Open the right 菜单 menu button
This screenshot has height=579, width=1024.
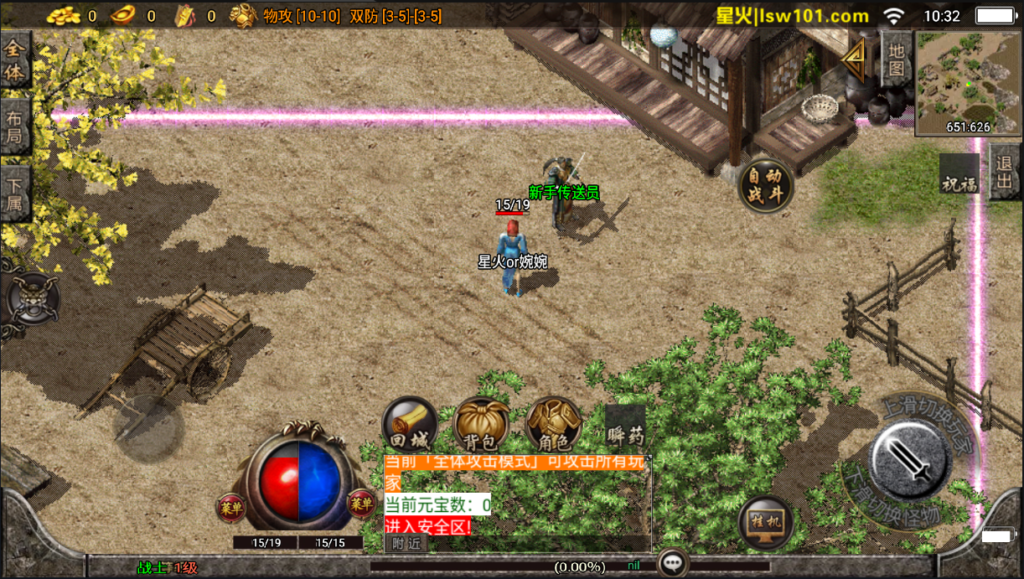[x=361, y=505]
